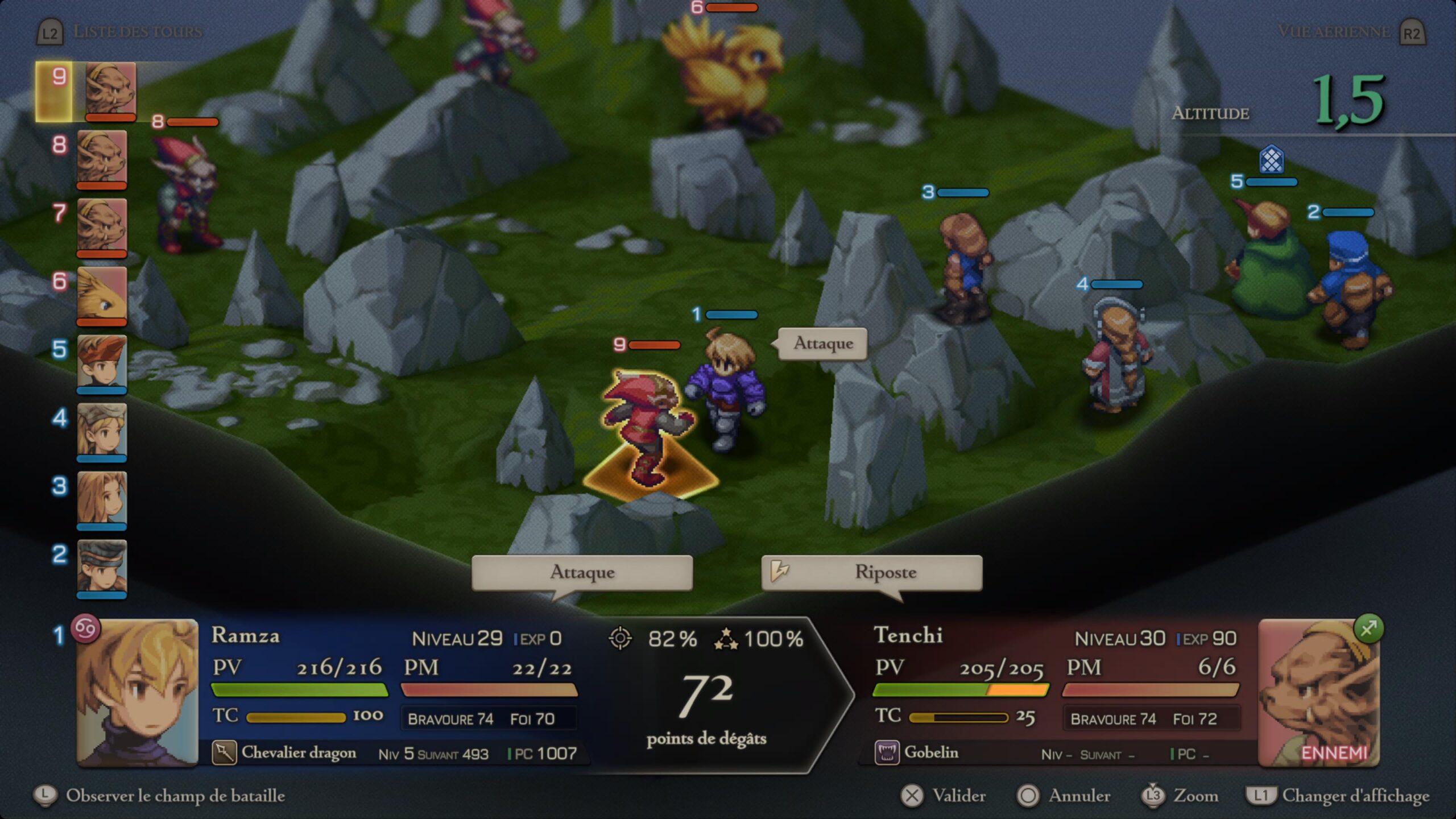Click the Gobelin job icon

pyautogui.click(x=886, y=753)
